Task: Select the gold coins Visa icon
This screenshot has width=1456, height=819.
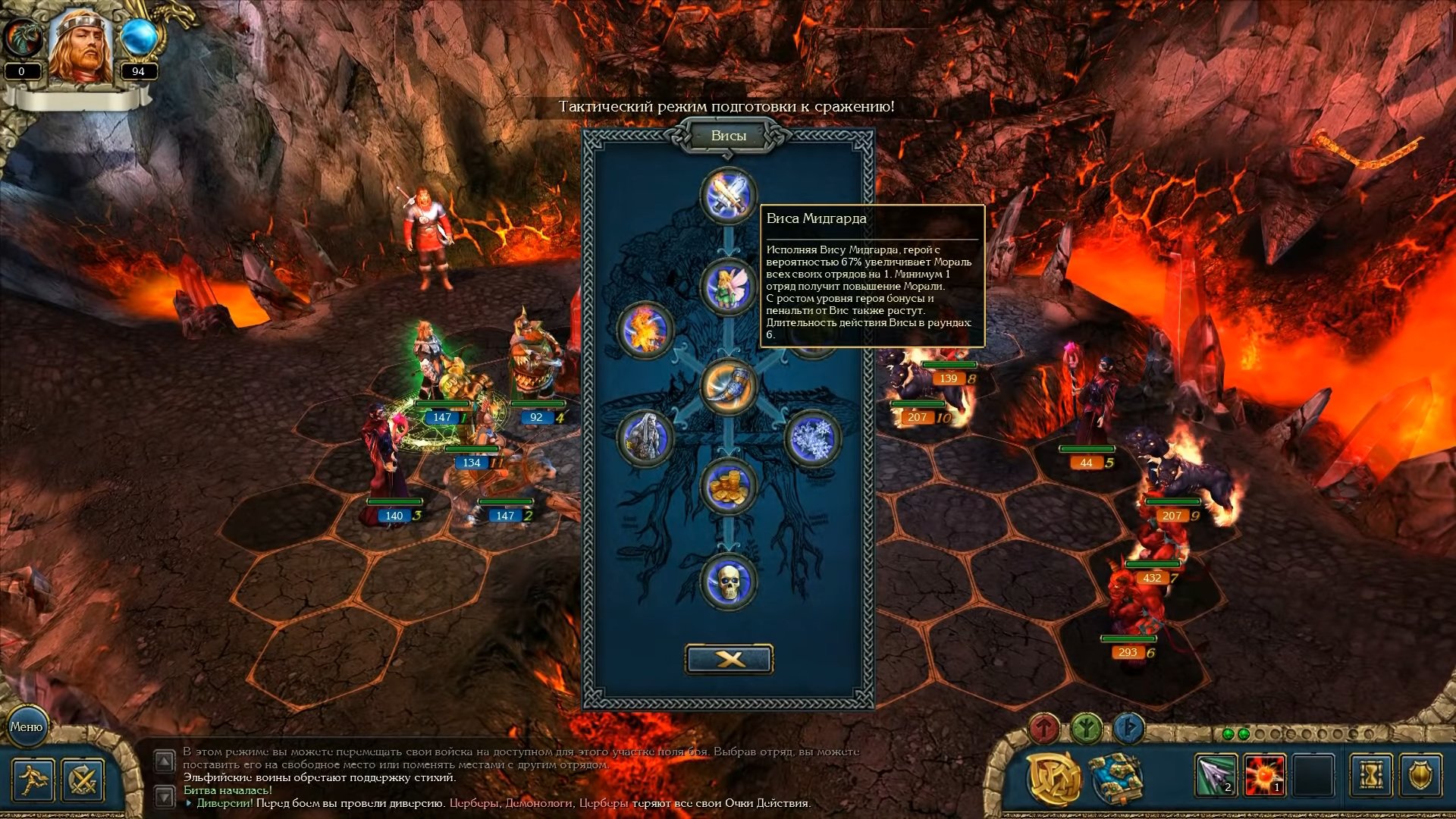Action: (728, 486)
